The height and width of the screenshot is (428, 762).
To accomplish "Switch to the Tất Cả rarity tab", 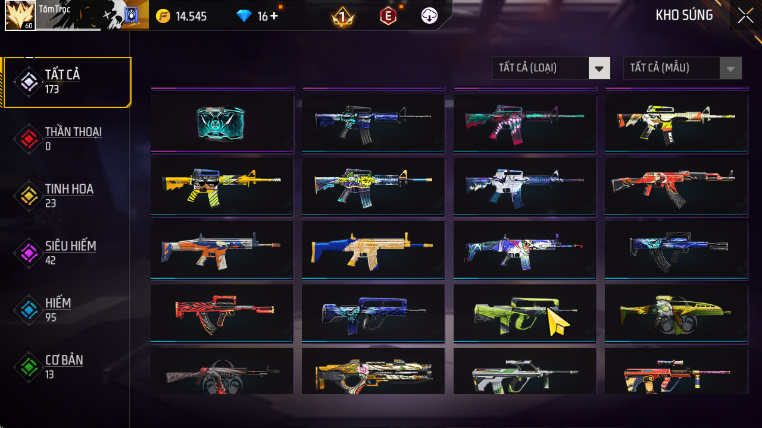I will (67, 82).
